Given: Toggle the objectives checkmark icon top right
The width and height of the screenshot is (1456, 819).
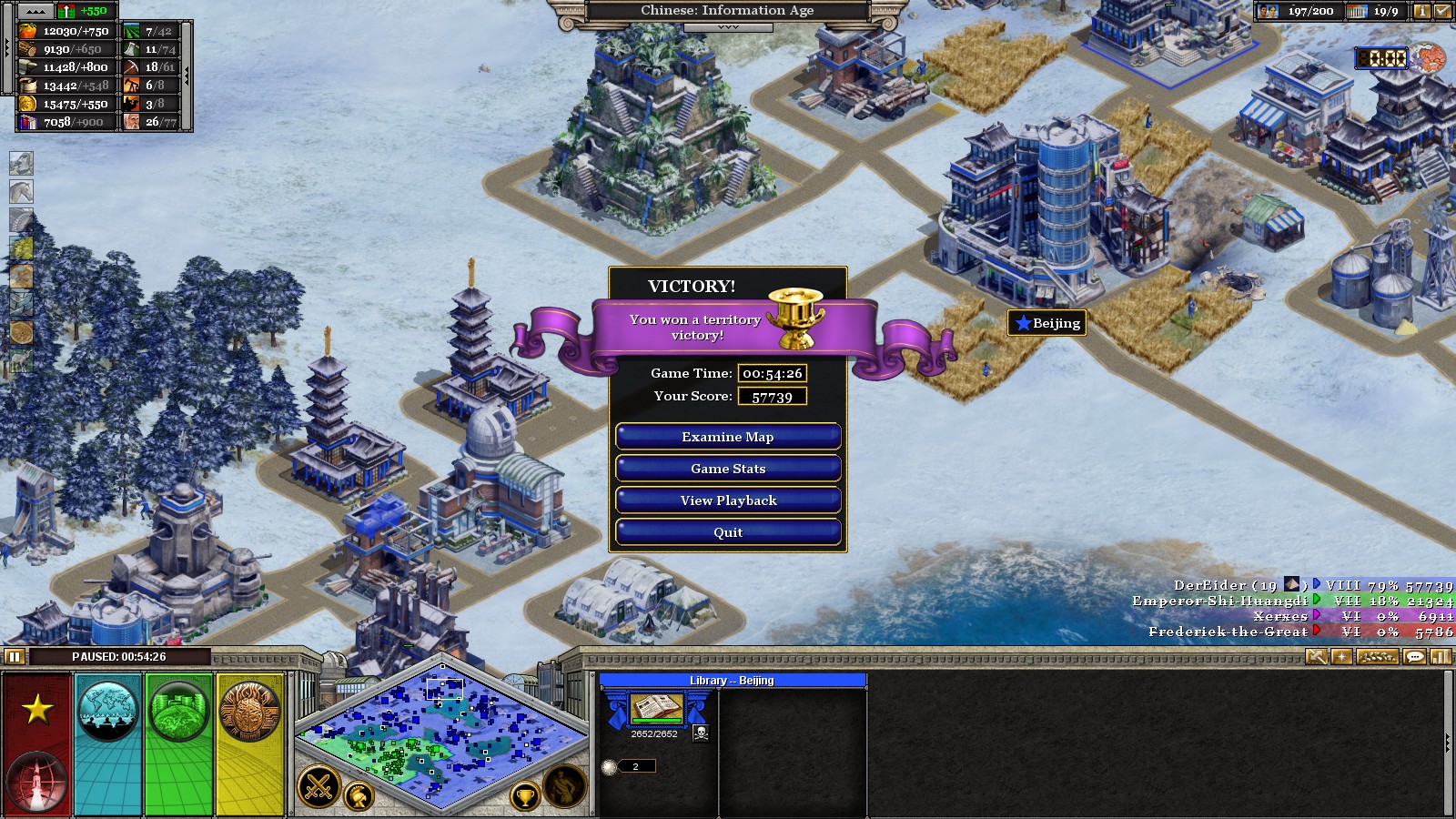Looking at the screenshot, I should (1442, 12).
